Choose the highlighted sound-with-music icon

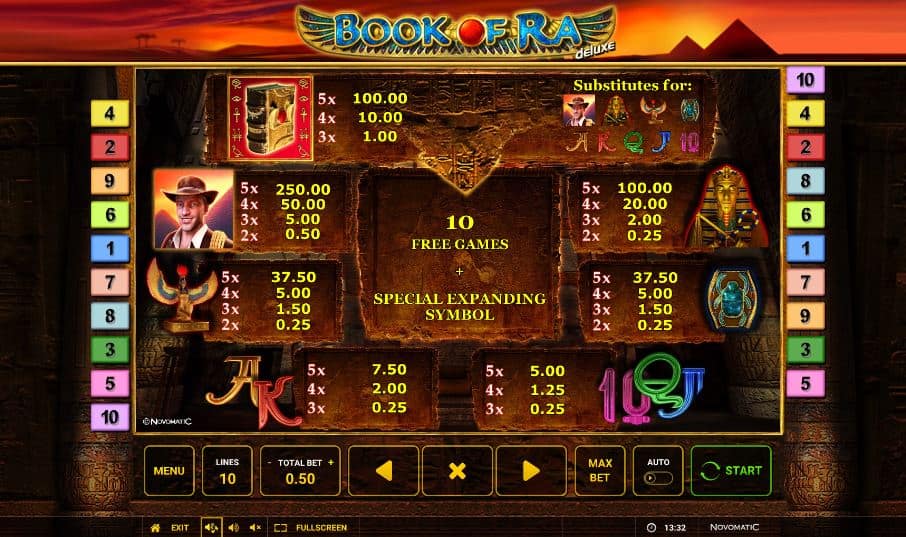[x=211, y=527]
